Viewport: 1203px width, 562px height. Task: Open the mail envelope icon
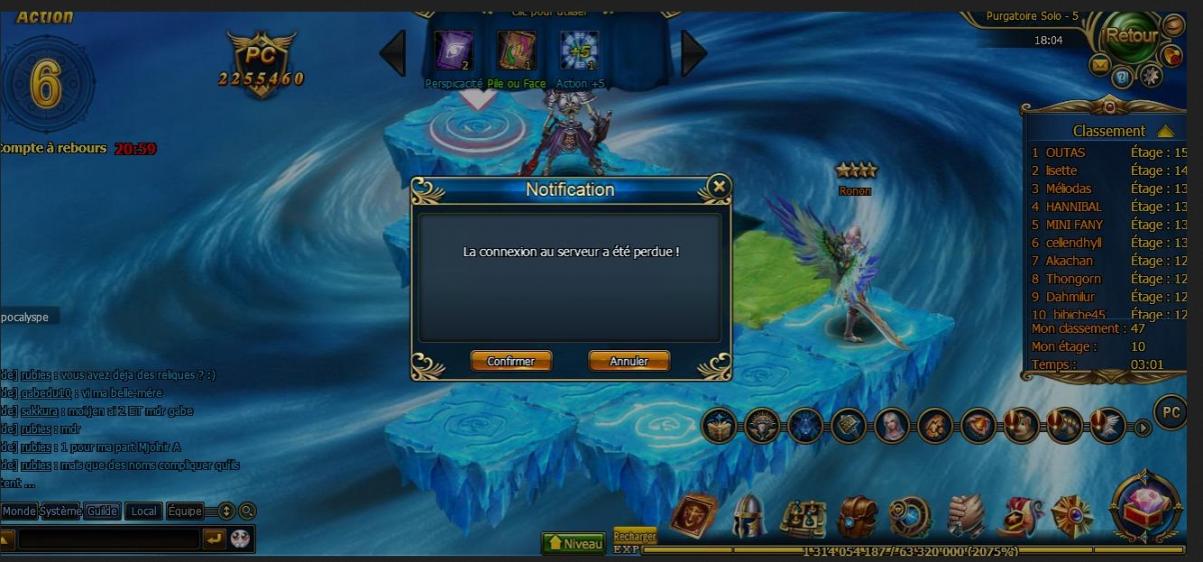[x=1100, y=66]
